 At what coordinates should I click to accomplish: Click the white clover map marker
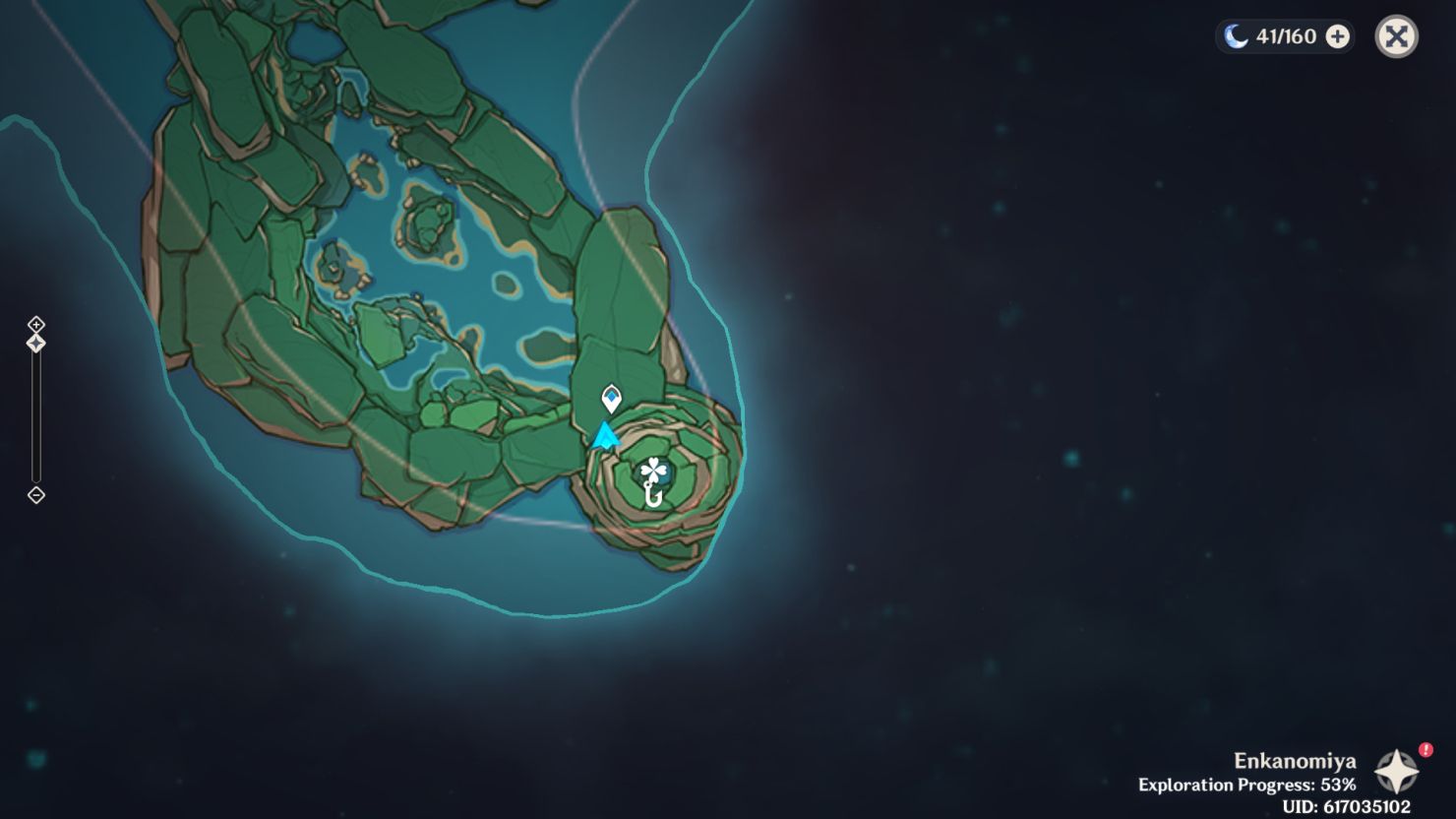[x=654, y=471]
